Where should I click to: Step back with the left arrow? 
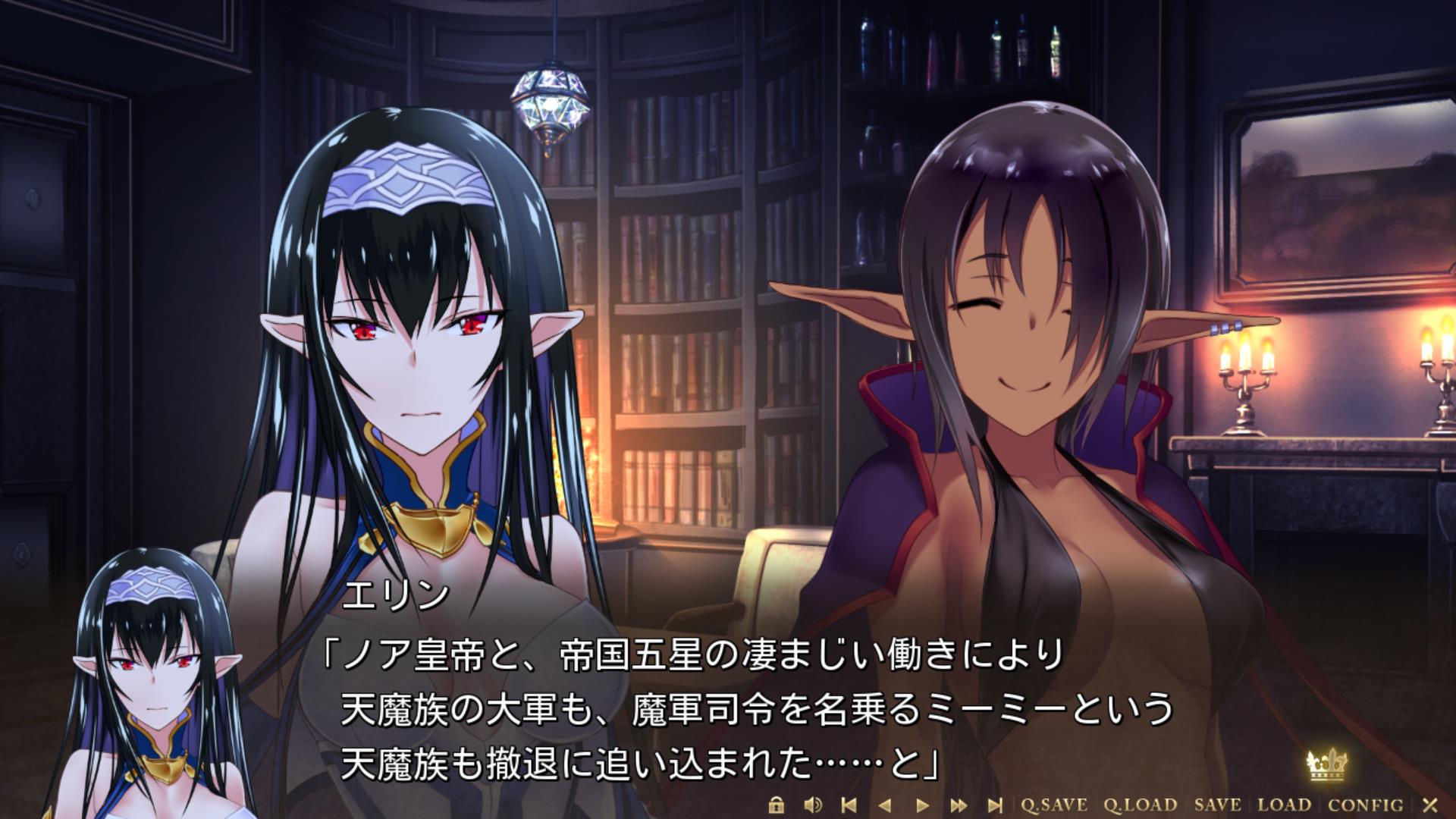(x=885, y=805)
